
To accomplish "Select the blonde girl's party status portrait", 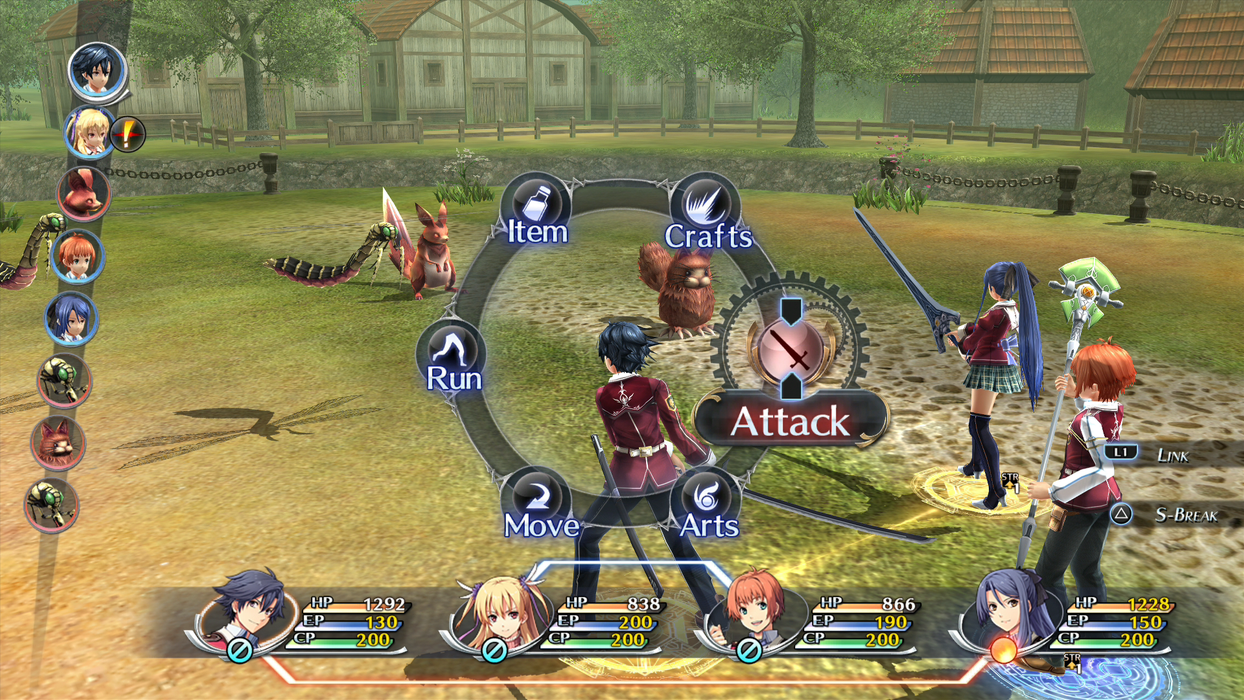I will [496, 612].
